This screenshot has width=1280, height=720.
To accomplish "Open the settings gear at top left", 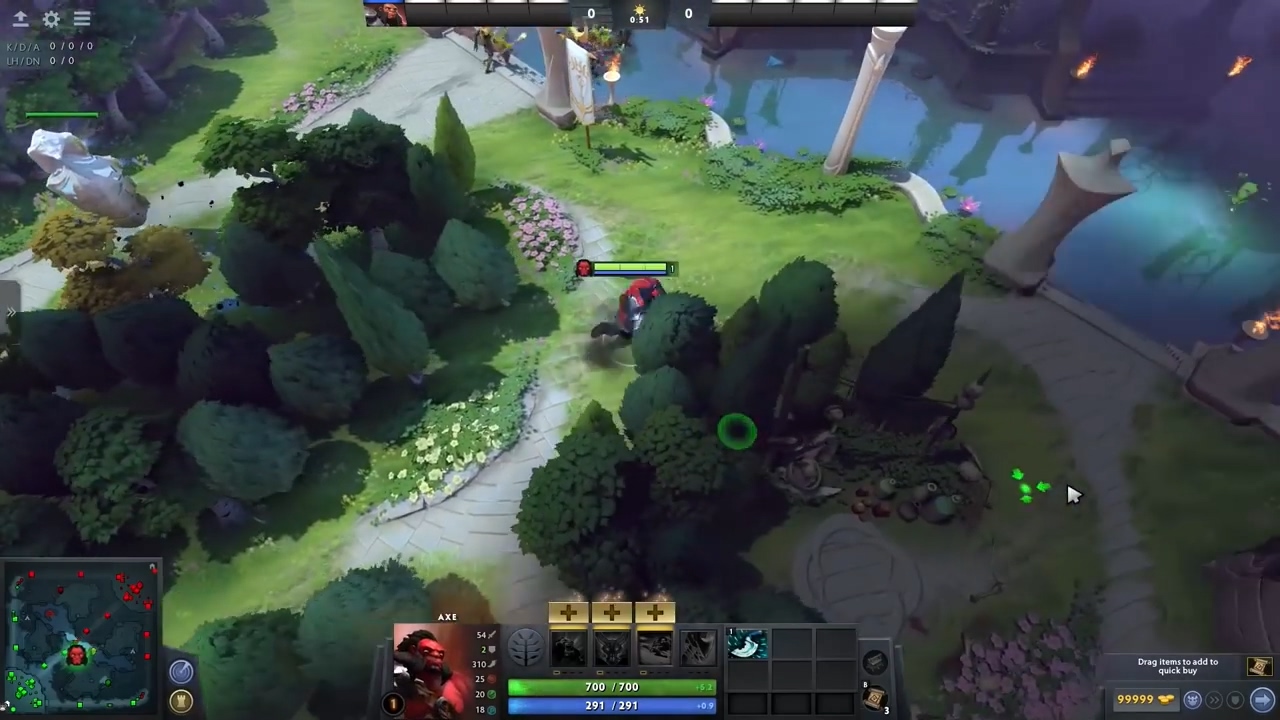I will tap(51, 18).
